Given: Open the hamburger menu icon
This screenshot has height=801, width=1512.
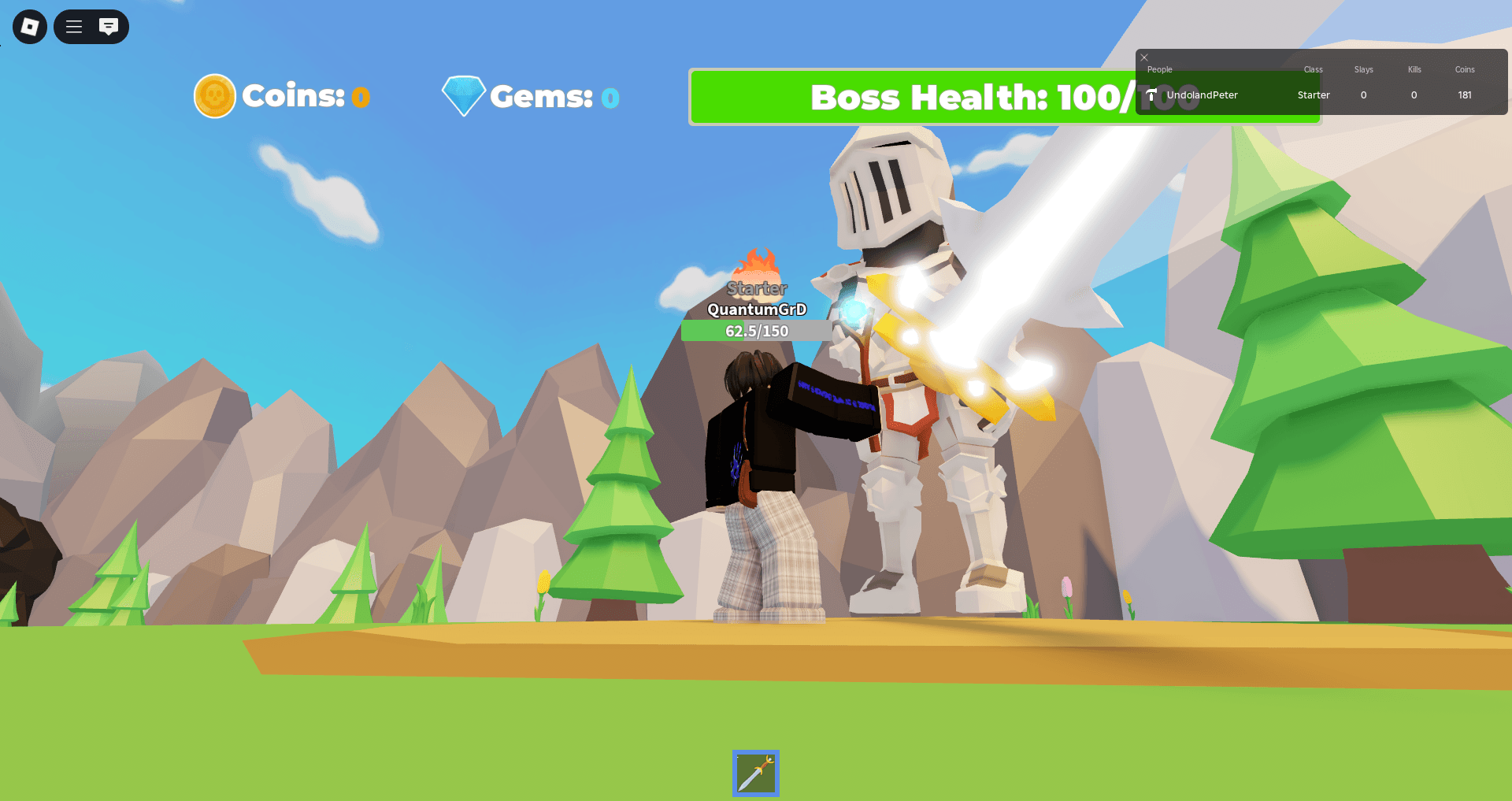Looking at the screenshot, I should point(73,26).
